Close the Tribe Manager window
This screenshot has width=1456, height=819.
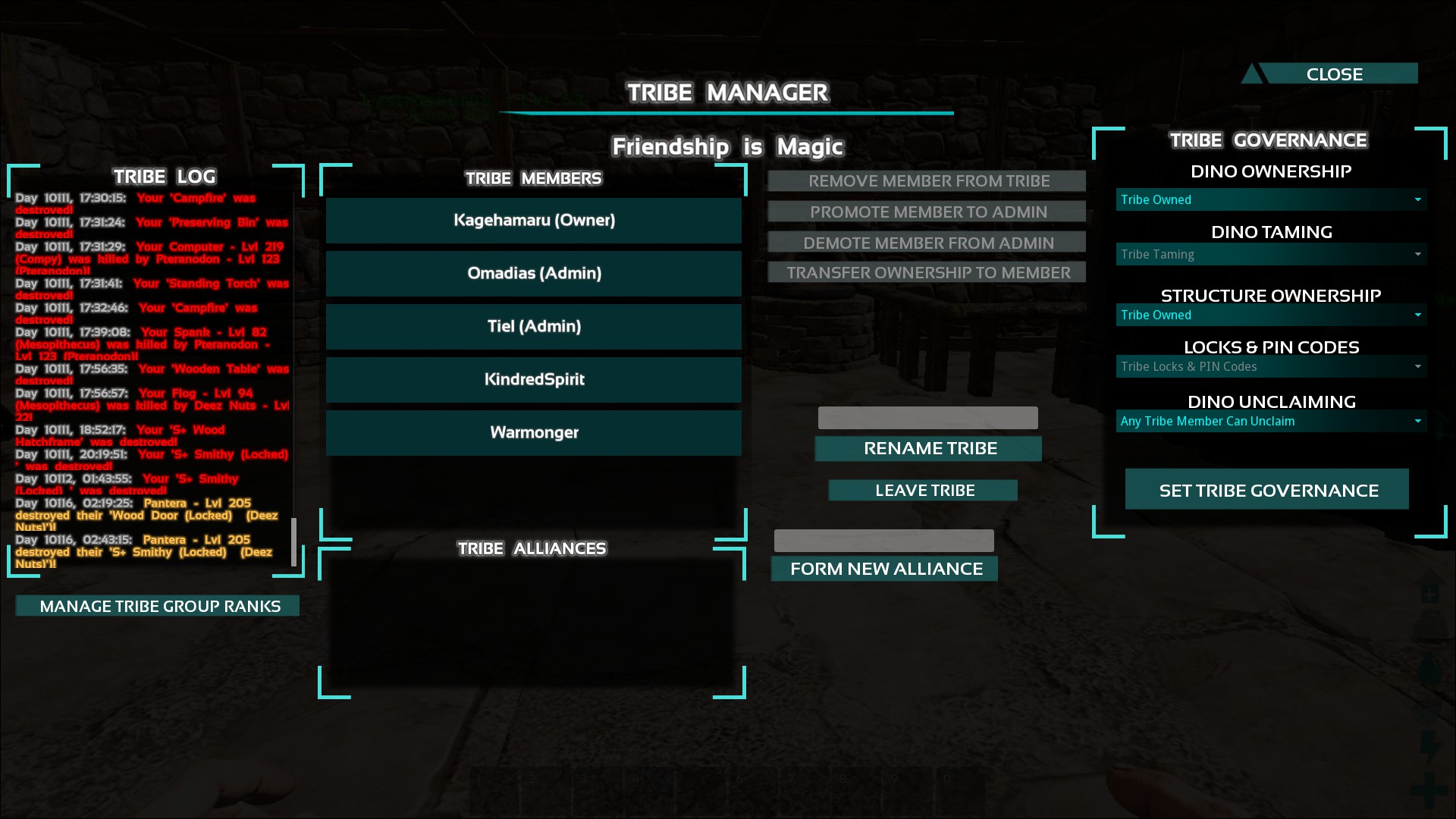pyautogui.click(x=1333, y=74)
